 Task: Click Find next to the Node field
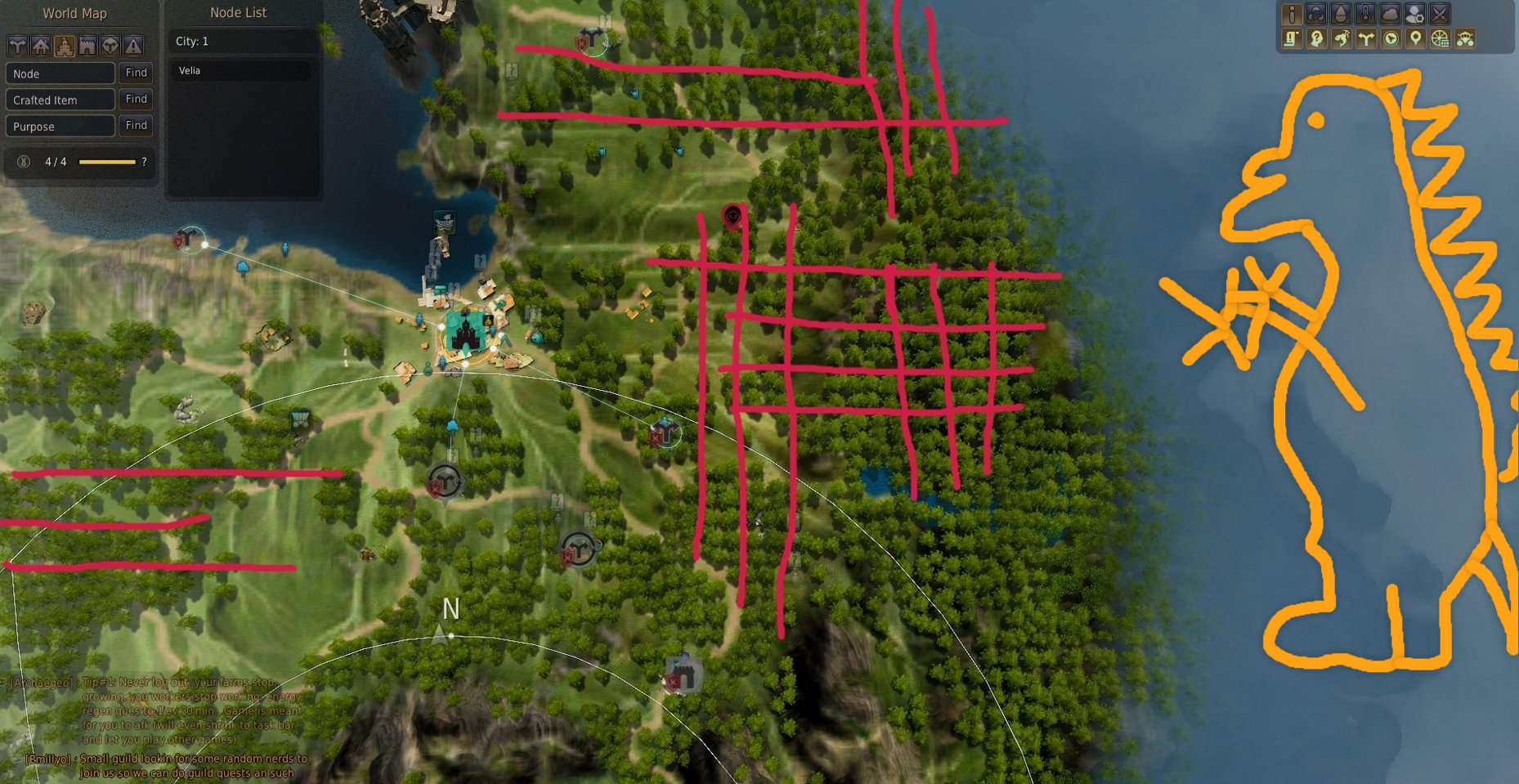(x=136, y=73)
